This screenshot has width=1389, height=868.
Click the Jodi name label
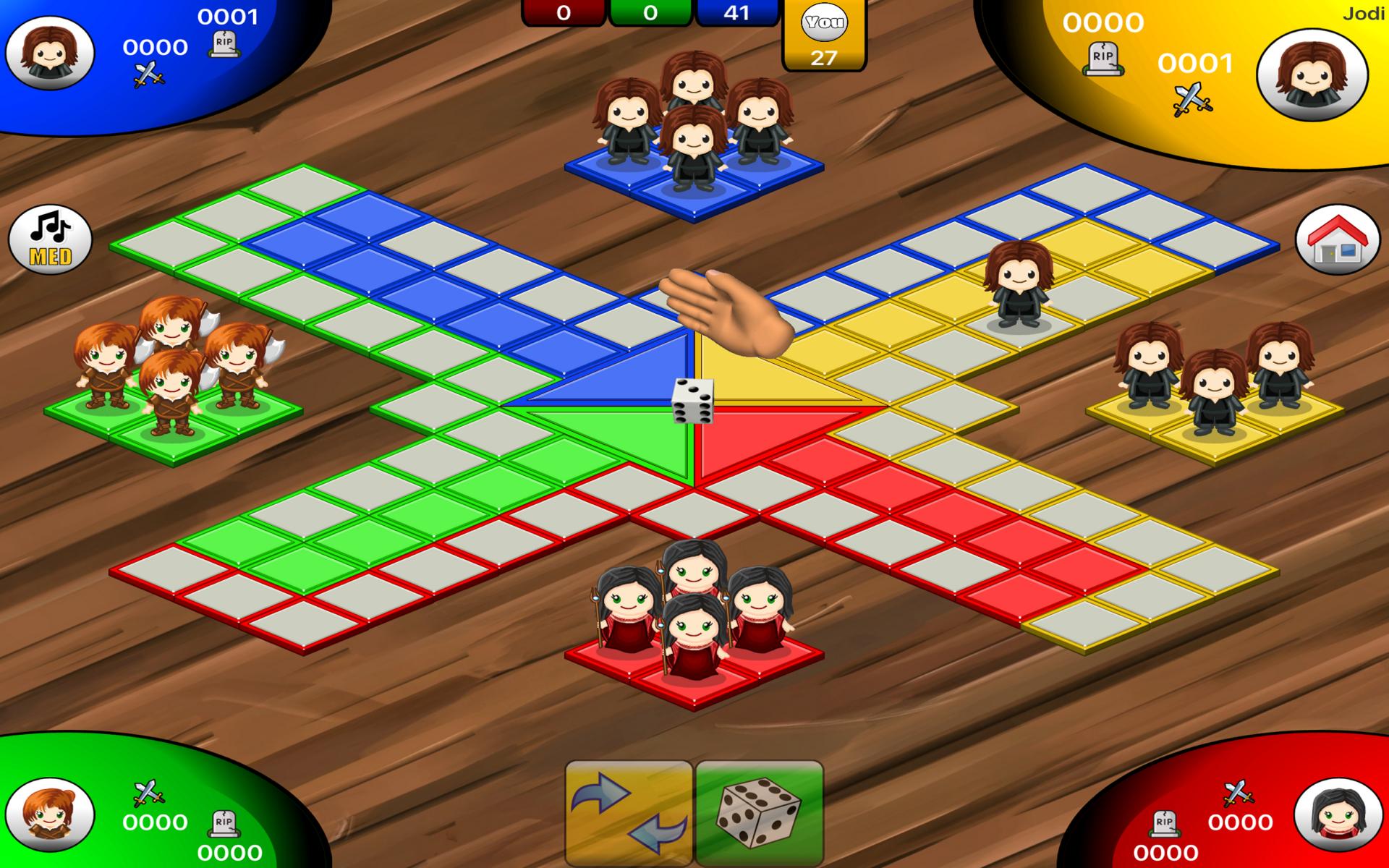[1367, 12]
